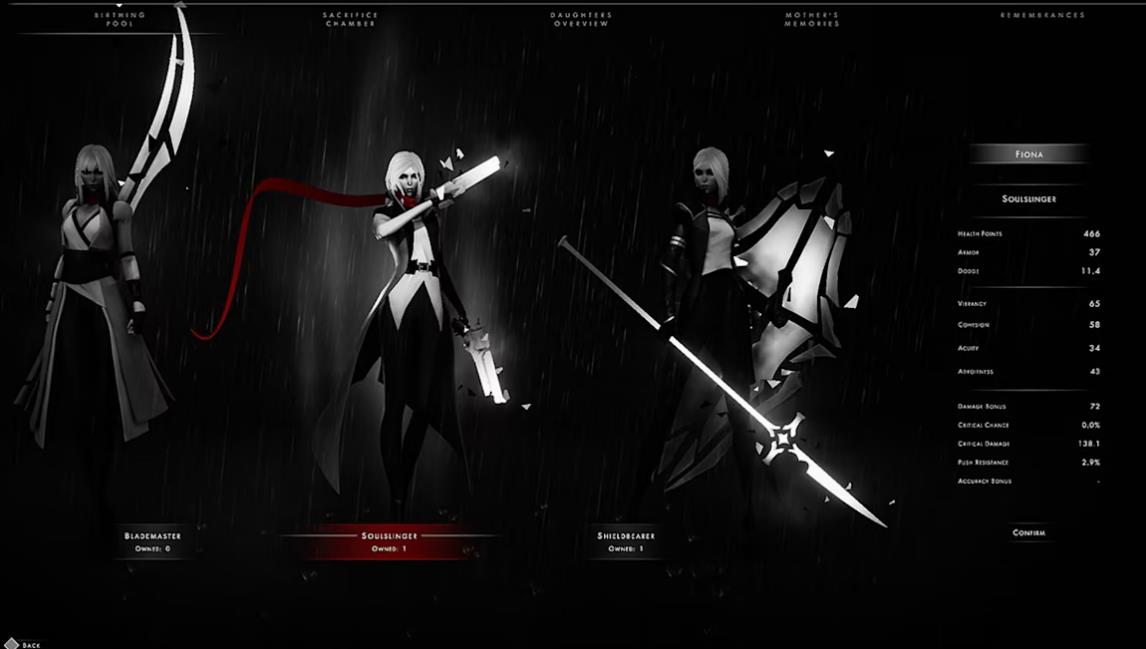
Task: Open the Sacrifice Chamber tab
Action: tap(350, 19)
